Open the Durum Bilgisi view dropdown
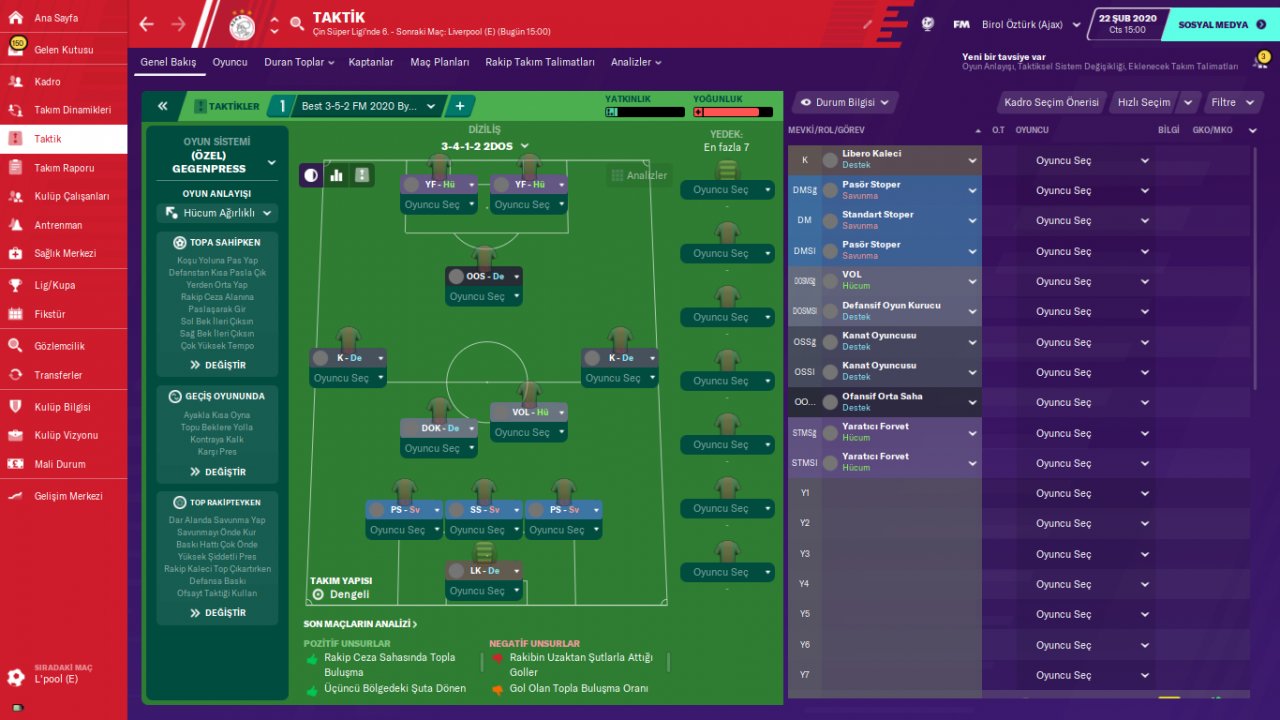 [x=845, y=102]
